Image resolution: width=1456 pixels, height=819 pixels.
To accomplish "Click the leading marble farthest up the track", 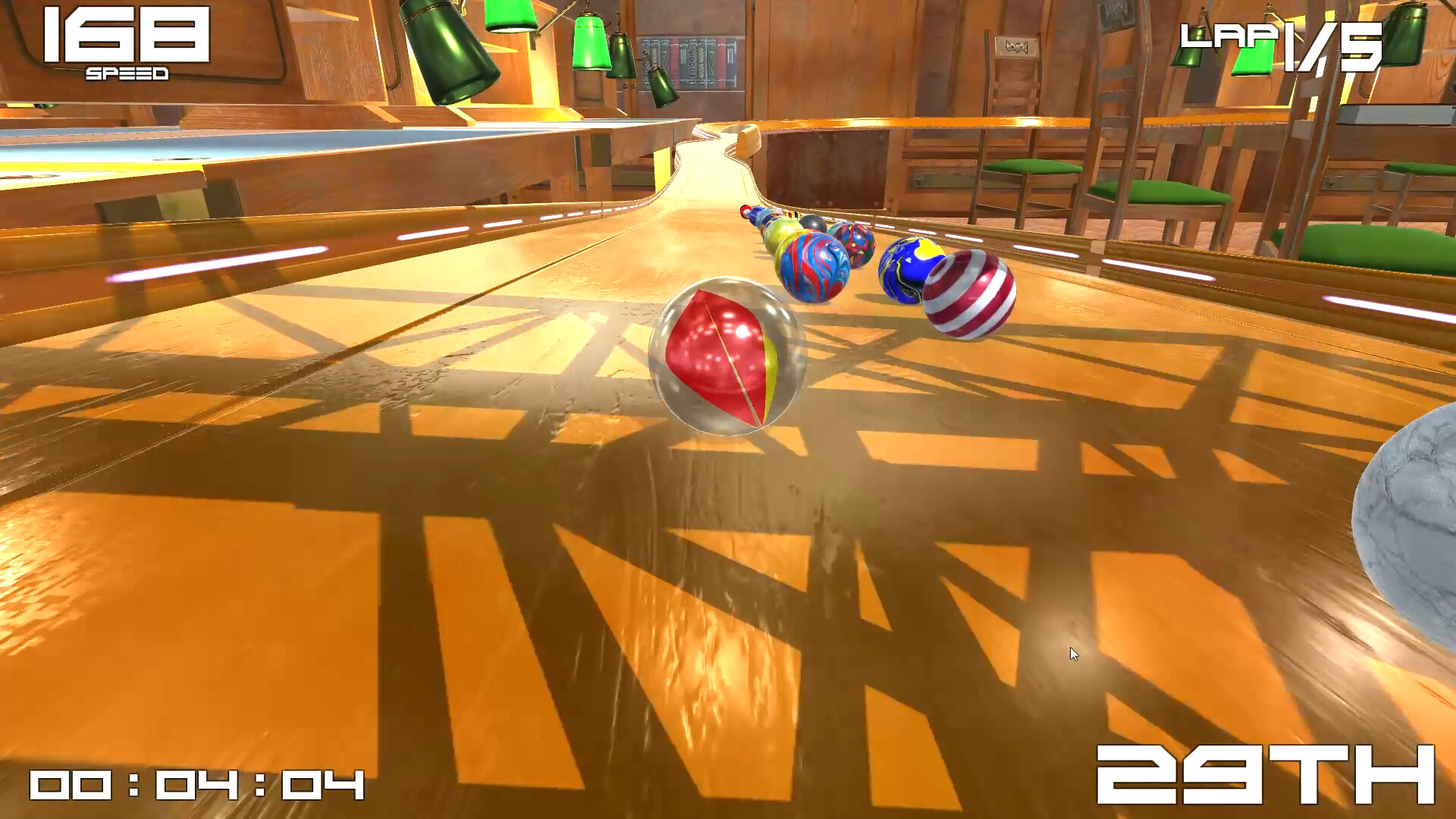I will 745,213.
